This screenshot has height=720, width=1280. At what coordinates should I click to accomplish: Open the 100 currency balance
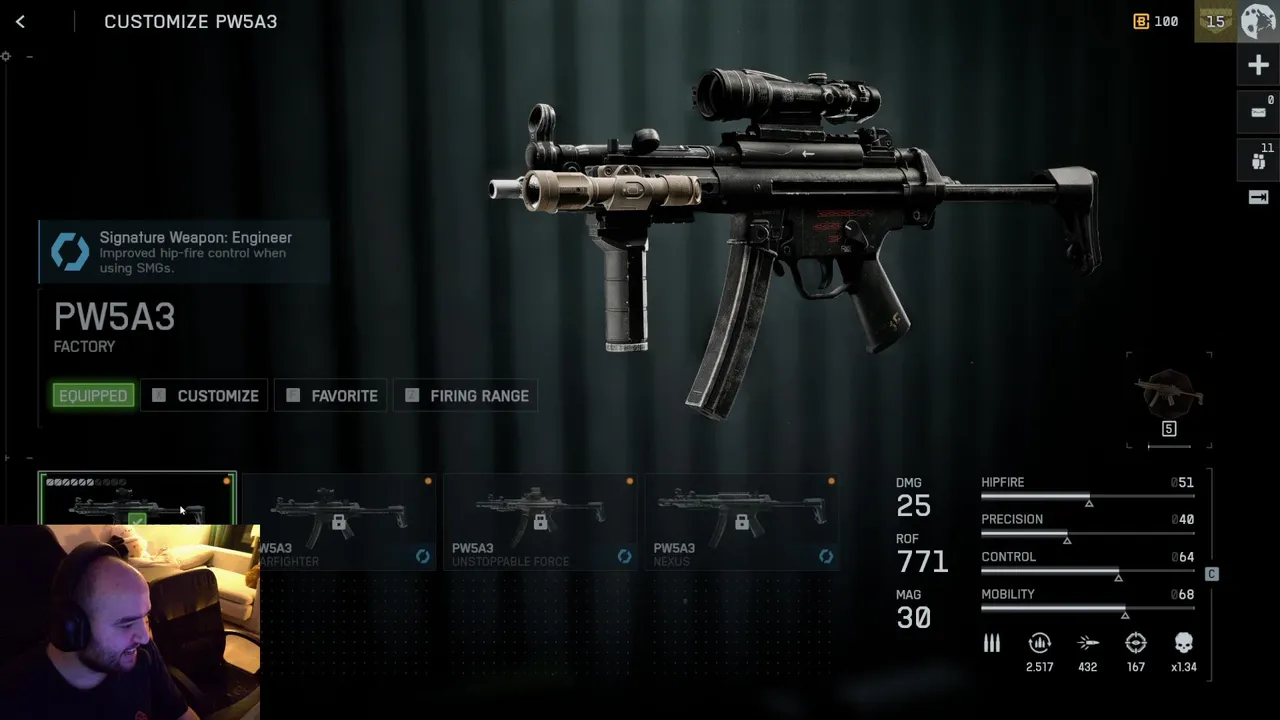(1155, 21)
